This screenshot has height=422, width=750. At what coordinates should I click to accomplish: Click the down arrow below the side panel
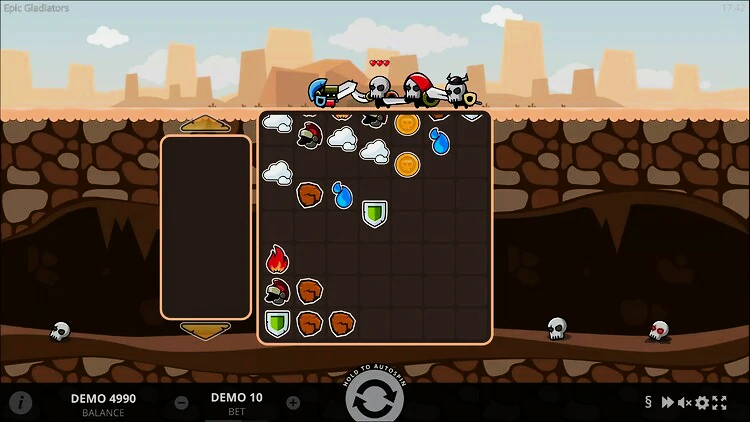[x=206, y=330]
